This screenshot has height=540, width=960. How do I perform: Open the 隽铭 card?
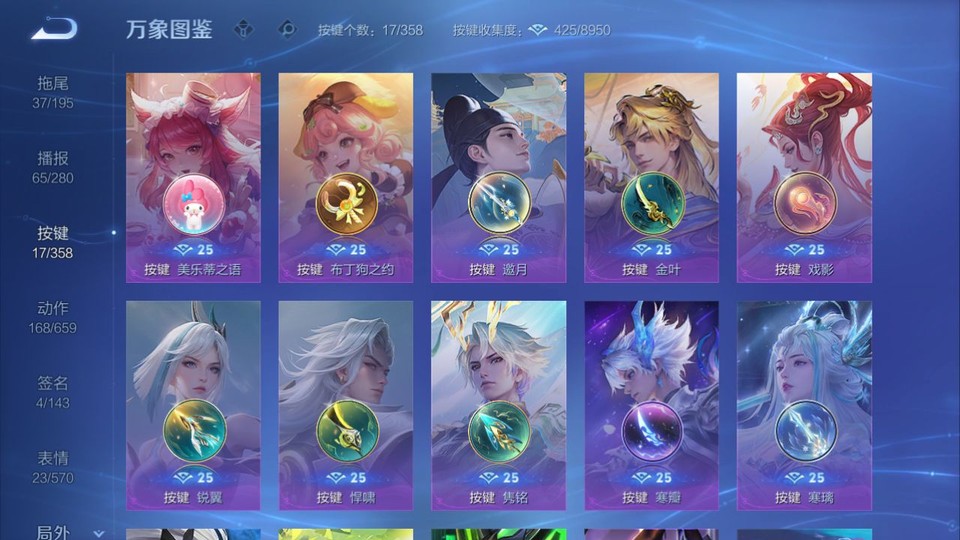(499, 405)
